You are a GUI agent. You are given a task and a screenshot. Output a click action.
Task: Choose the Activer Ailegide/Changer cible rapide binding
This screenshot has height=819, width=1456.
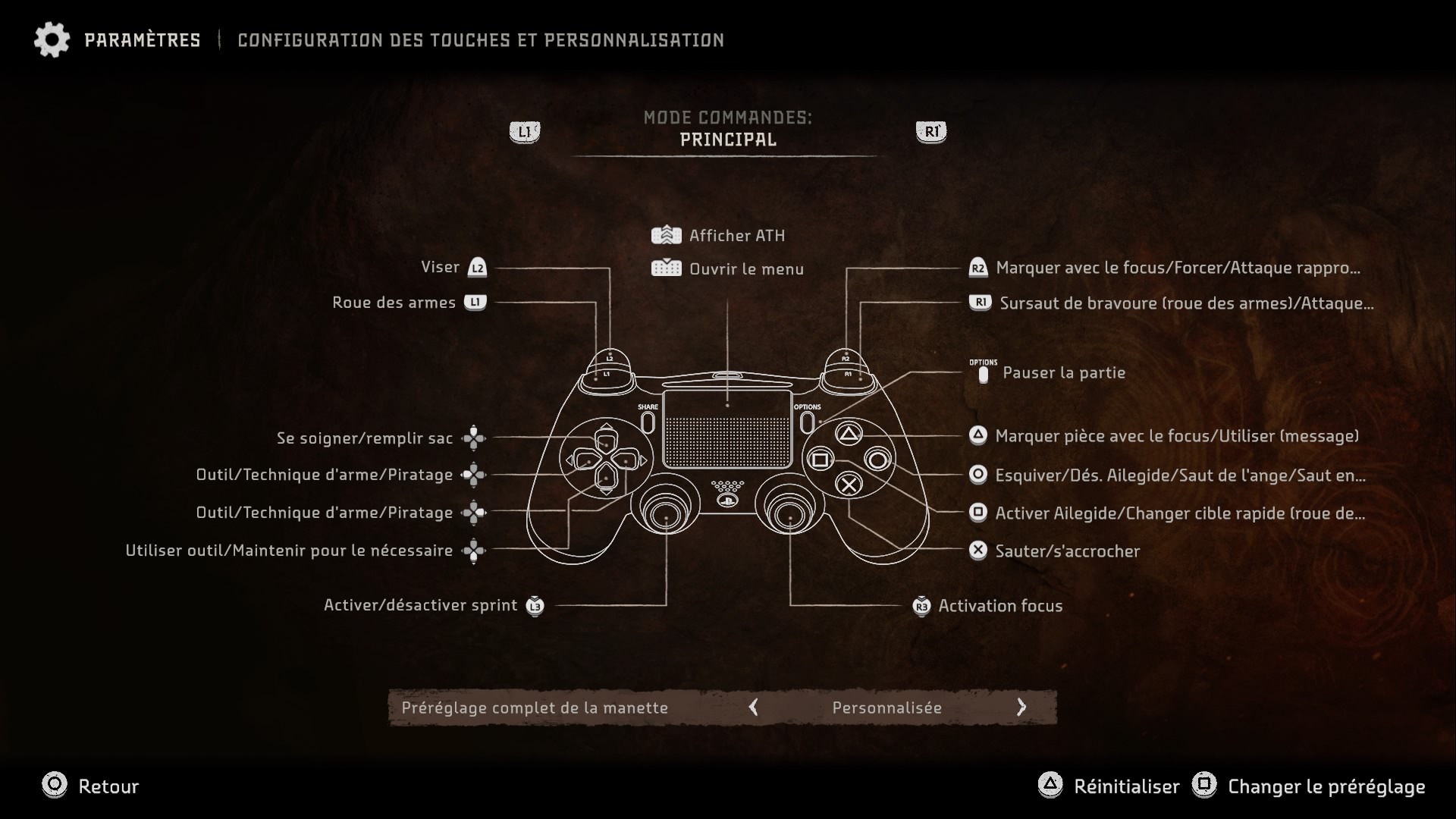tap(1179, 513)
